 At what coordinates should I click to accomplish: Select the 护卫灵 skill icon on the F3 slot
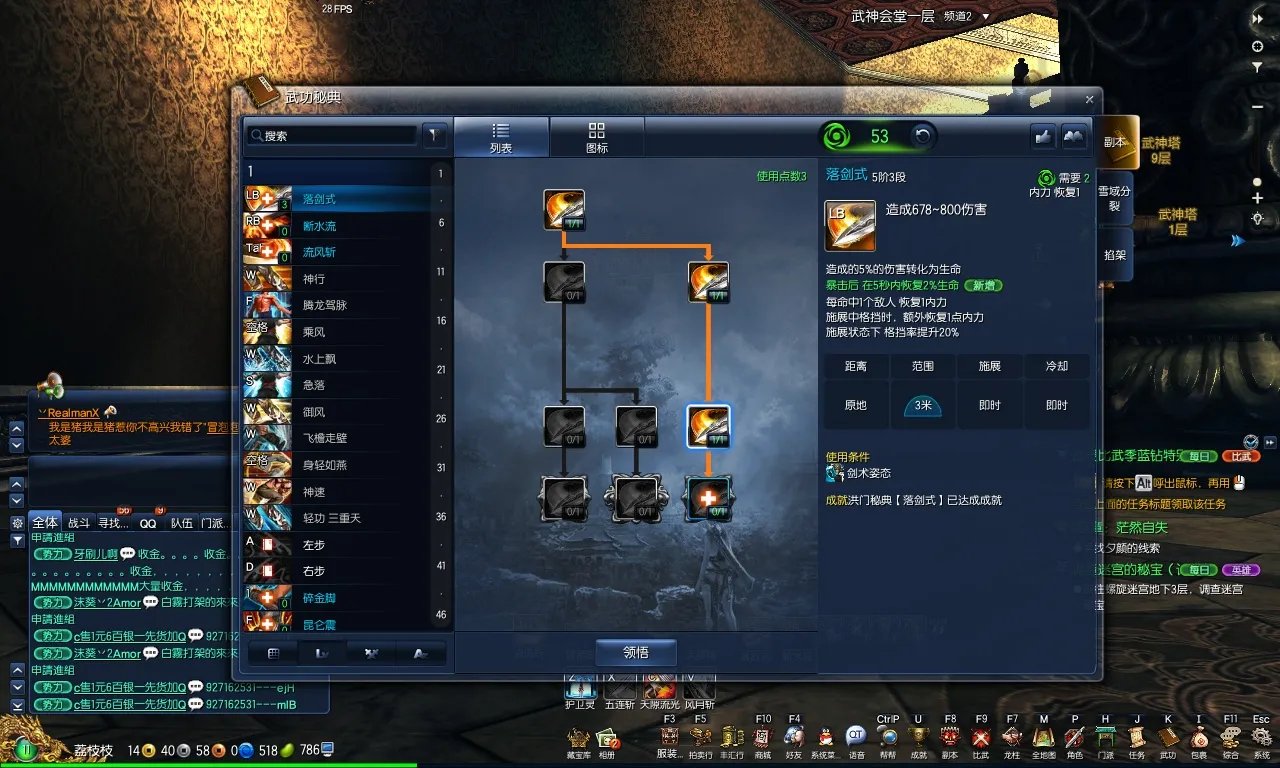[x=581, y=688]
